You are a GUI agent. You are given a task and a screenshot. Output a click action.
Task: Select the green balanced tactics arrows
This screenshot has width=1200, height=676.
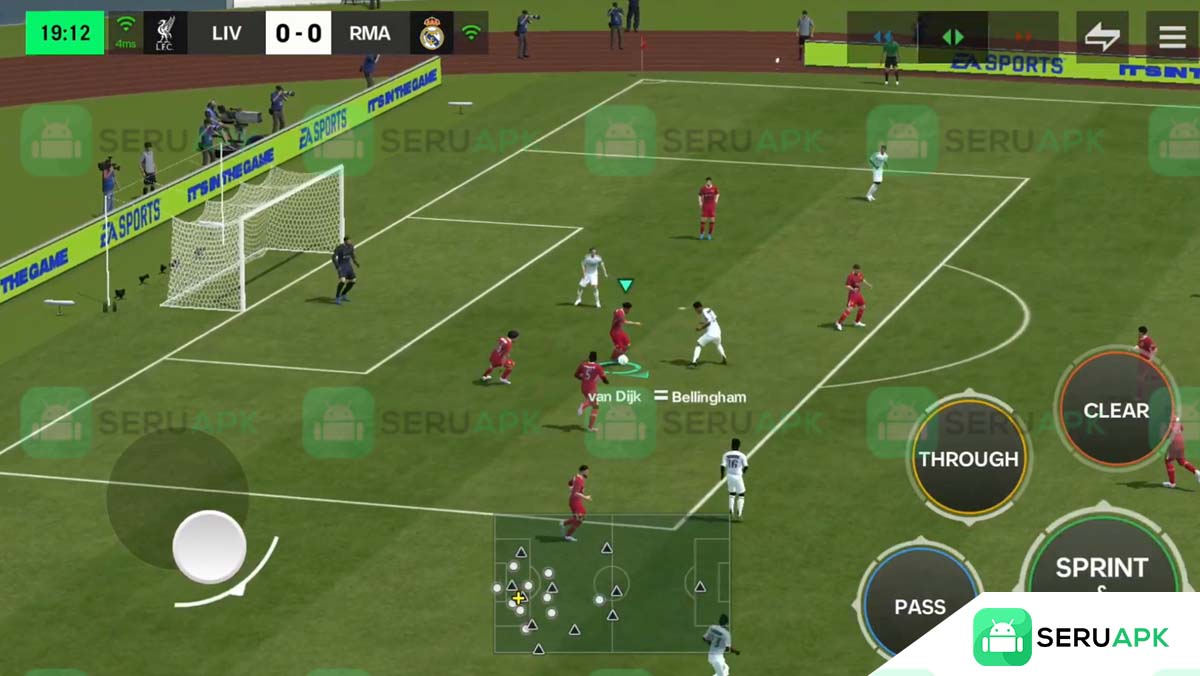tap(953, 37)
